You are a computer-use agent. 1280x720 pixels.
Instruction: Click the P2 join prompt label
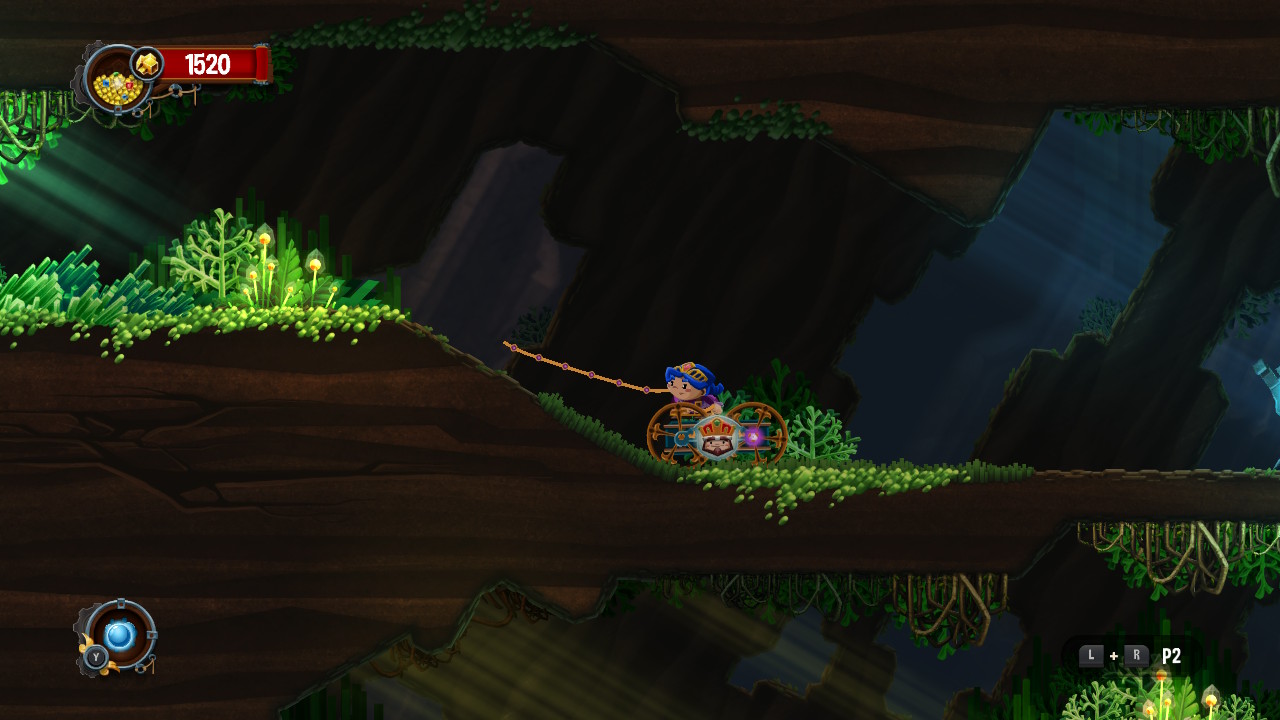[x=1172, y=655]
